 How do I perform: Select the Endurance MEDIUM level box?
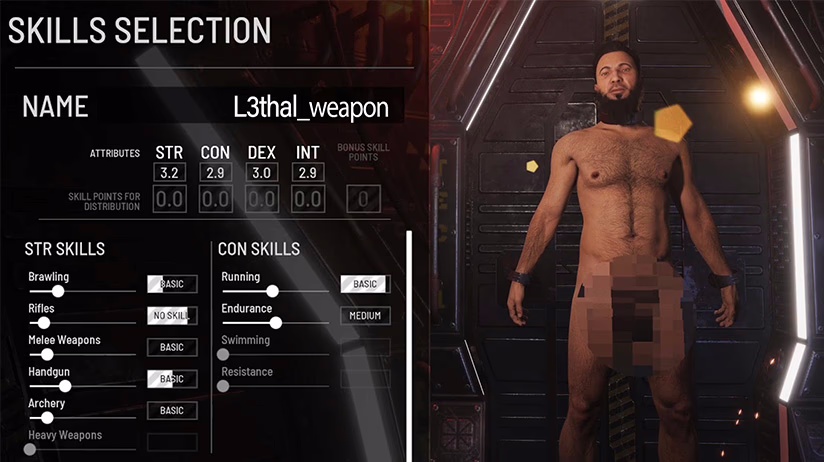[x=365, y=316]
